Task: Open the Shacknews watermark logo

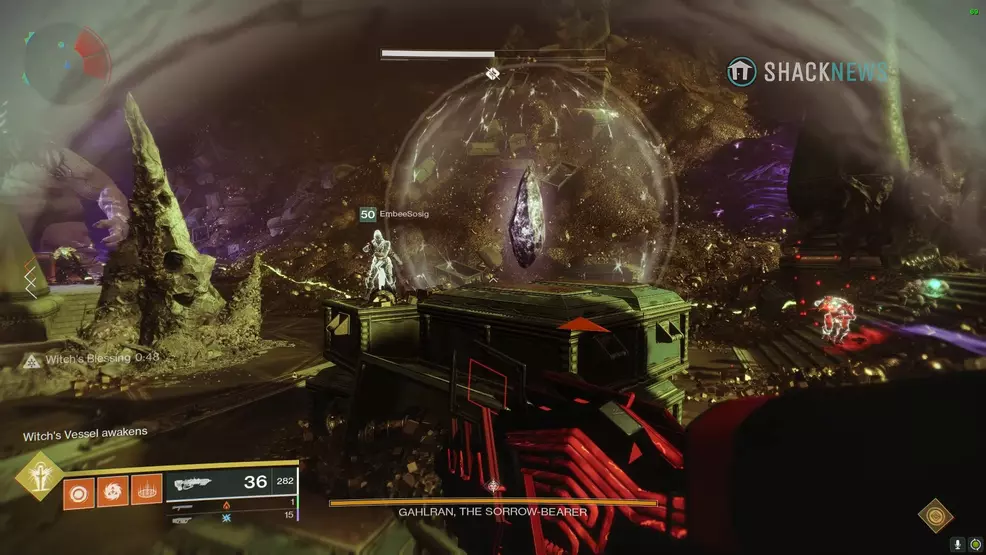Action: [x=807, y=72]
